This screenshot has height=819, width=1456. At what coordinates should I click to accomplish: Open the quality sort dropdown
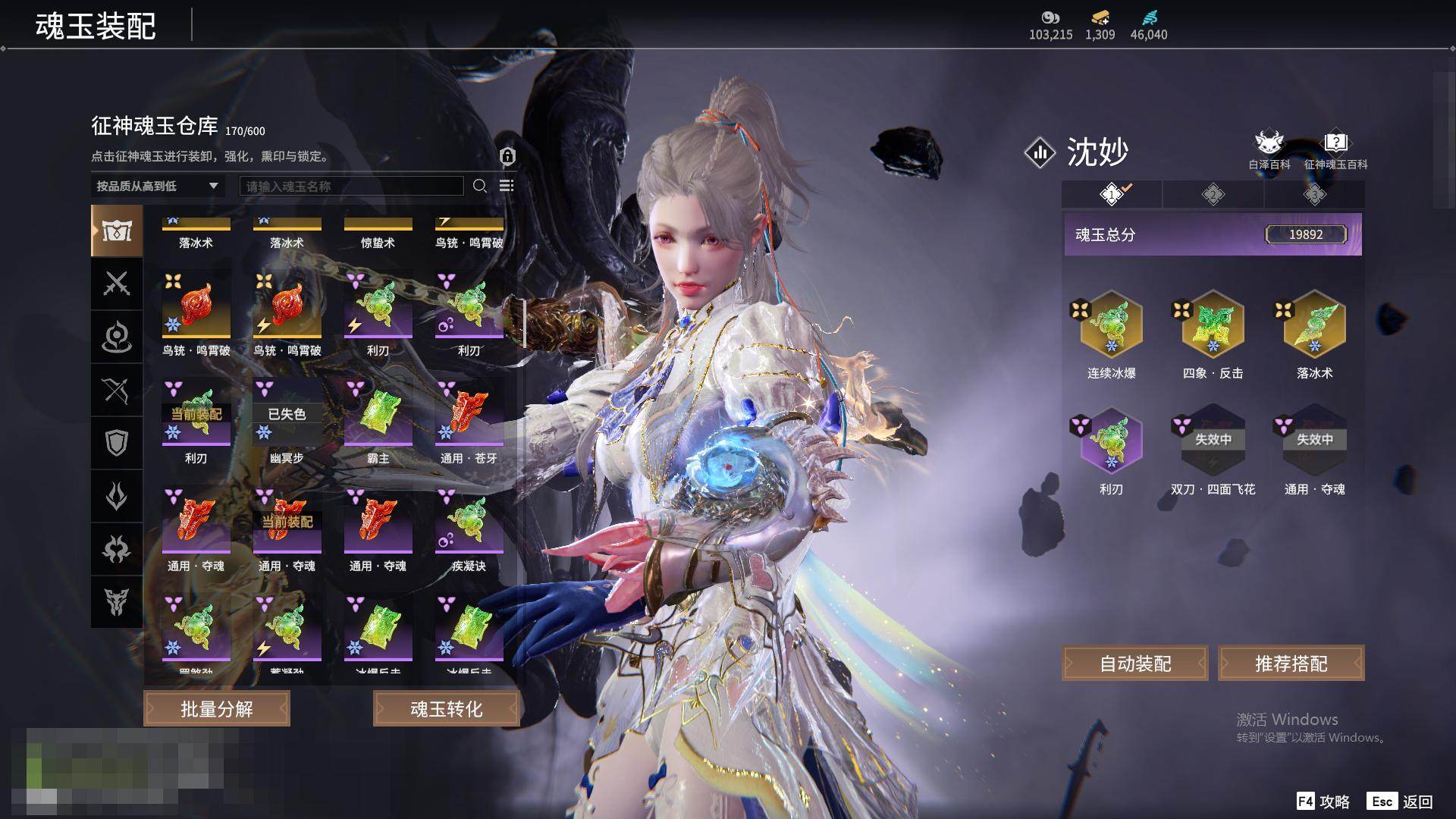(157, 186)
